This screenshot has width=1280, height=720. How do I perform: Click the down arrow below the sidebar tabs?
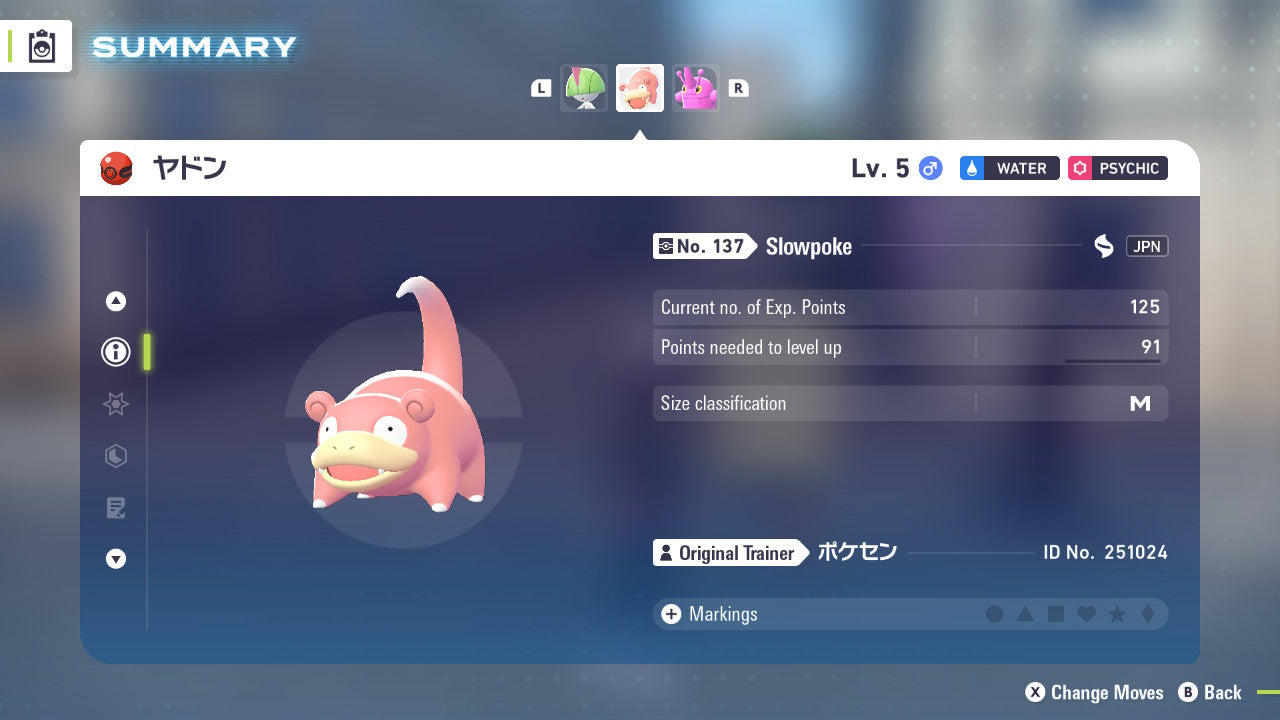115,559
